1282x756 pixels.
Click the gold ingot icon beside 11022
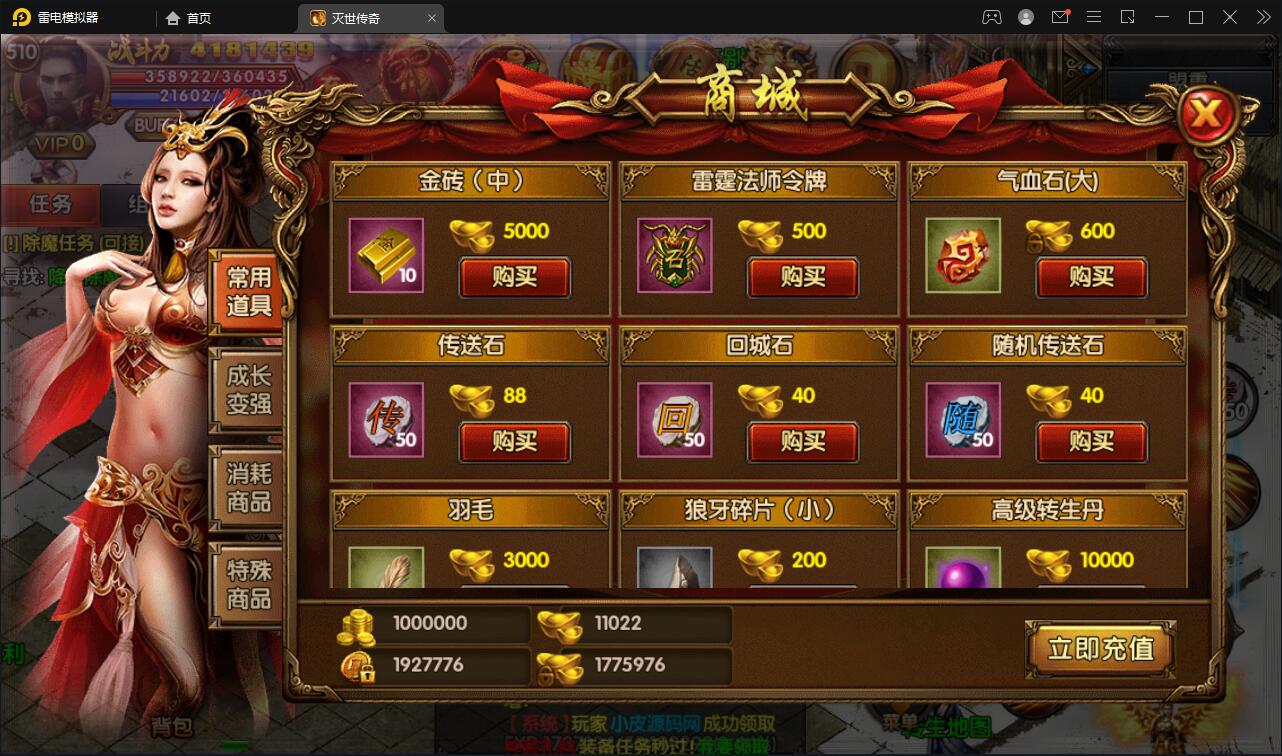559,622
